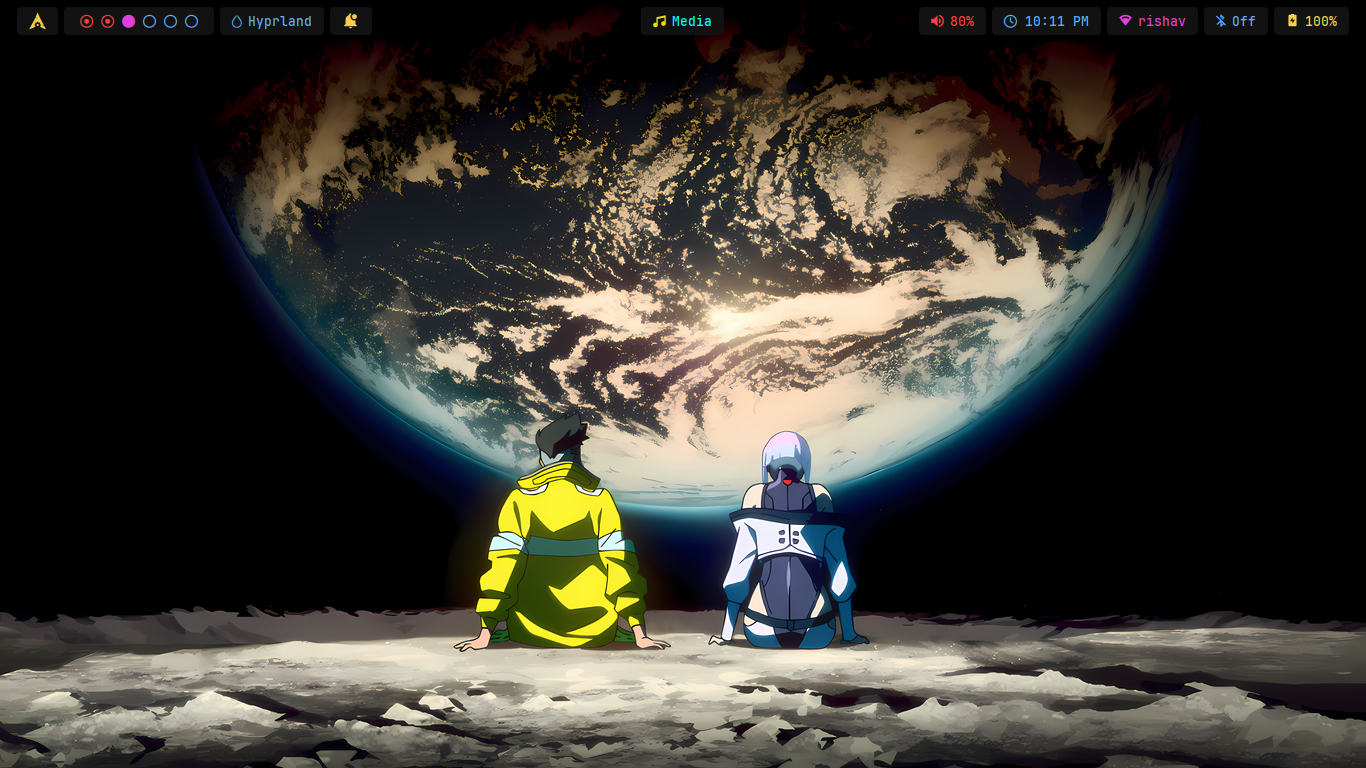This screenshot has height=768, width=1366.
Task: Open the Arch logo launcher
Action: pos(38,21)
